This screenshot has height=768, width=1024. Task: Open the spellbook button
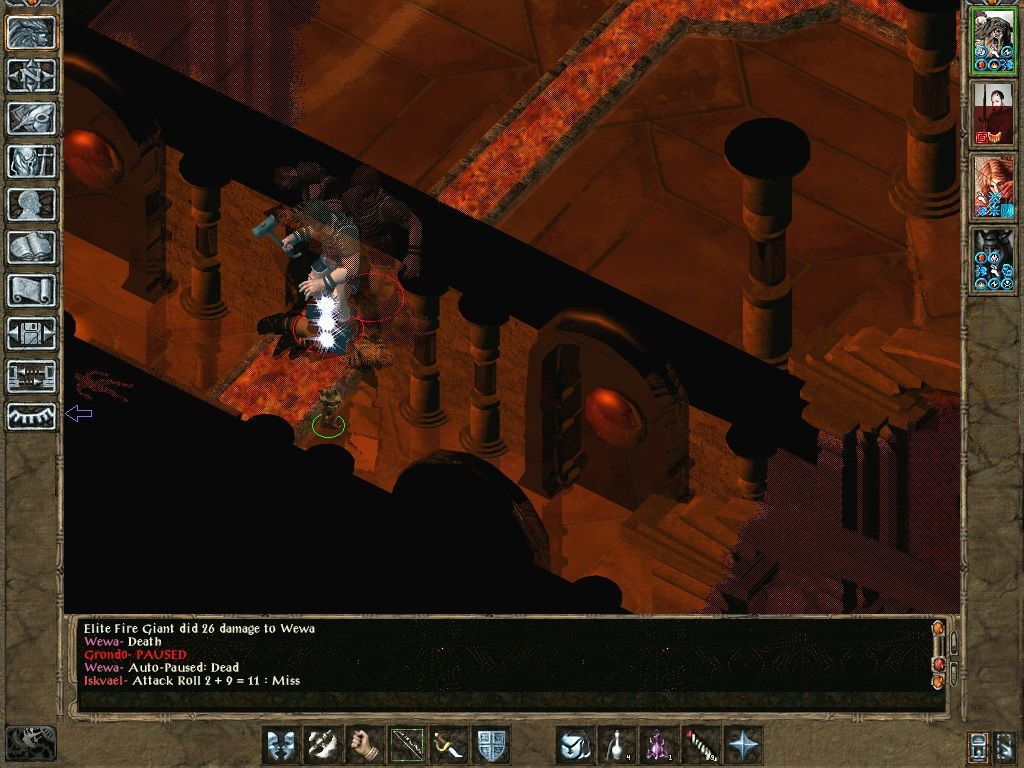31,247
